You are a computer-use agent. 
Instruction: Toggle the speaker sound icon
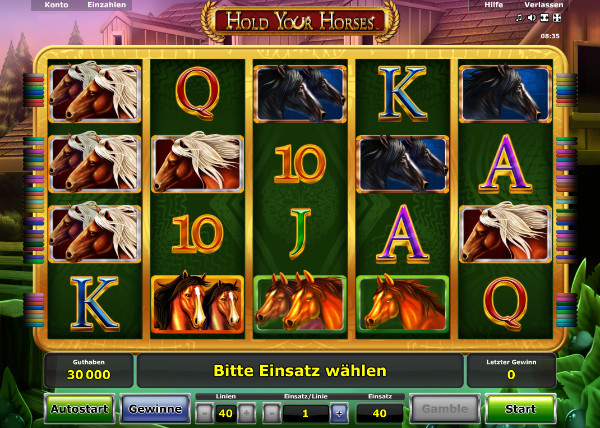(x=531, y=18)
